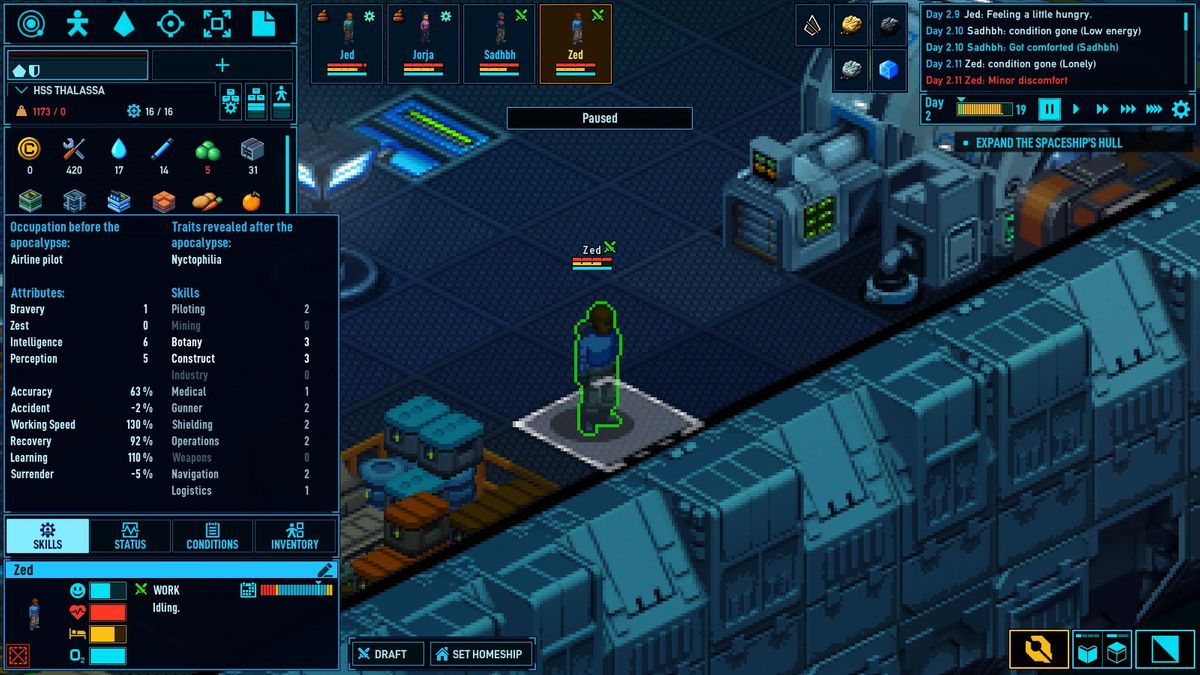Choose Jorja's crew portrait
The height and width of the screenshot is (675, 1200).
(x=423, y=43)
